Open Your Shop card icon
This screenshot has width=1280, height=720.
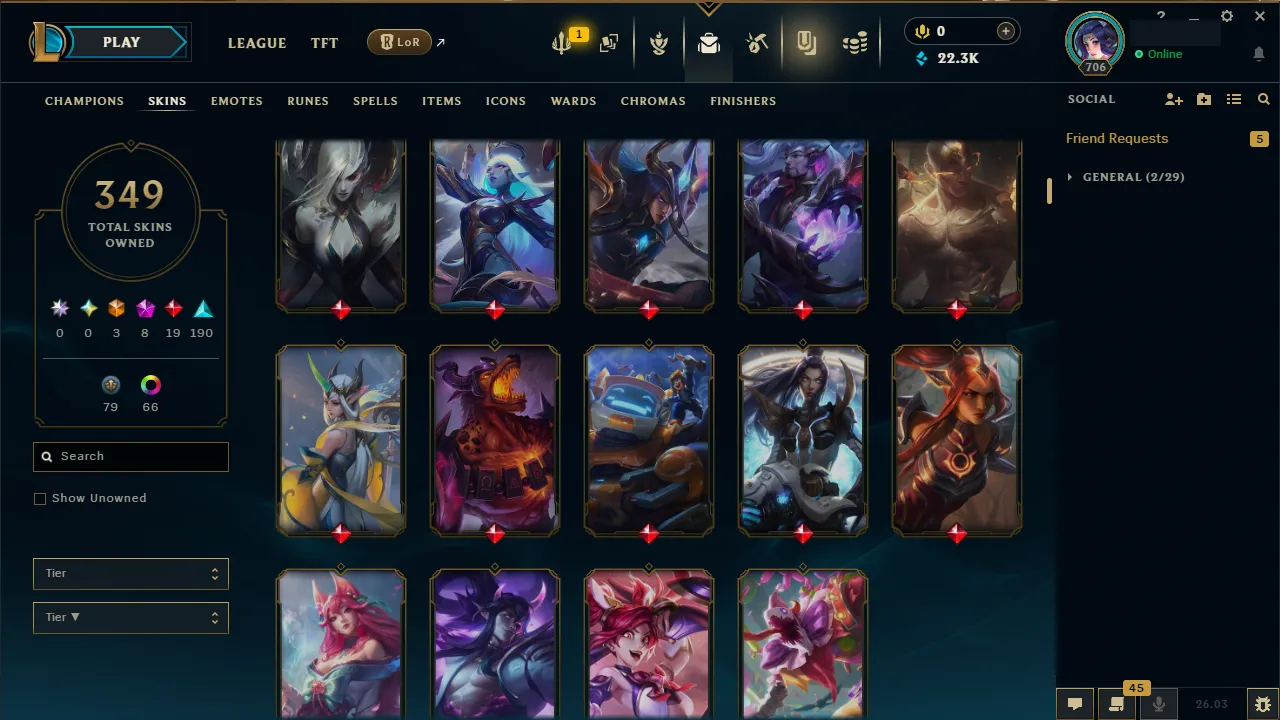(x=608, y=42)
